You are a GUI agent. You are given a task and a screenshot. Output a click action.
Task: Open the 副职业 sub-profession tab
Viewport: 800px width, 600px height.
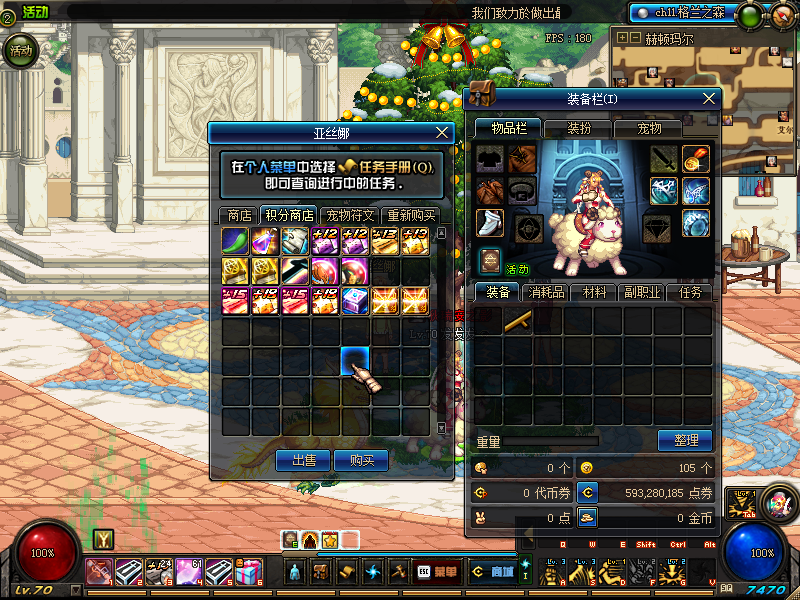coord(642,293)
